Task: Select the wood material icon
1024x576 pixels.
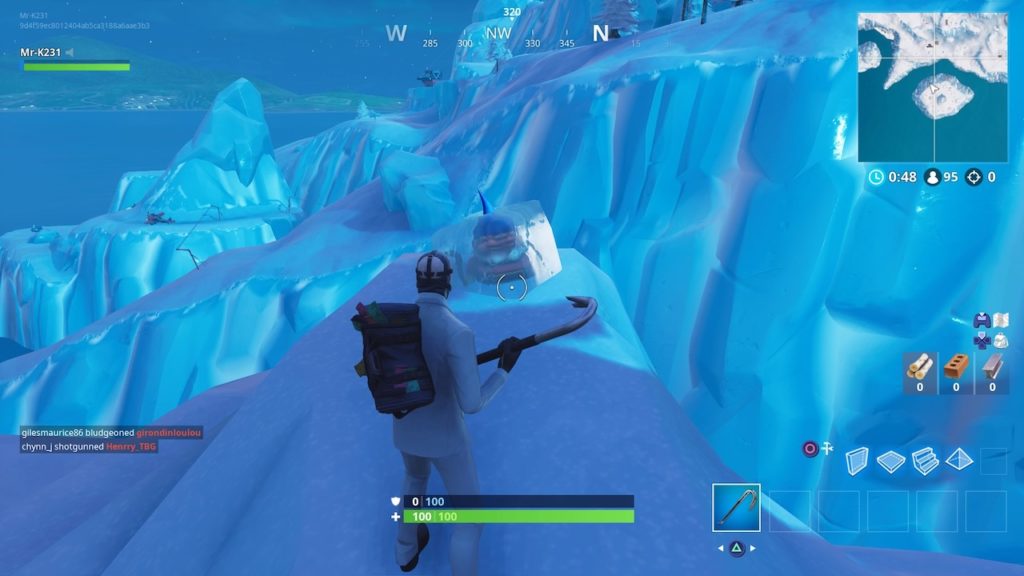Action: [x=919, y=368]
